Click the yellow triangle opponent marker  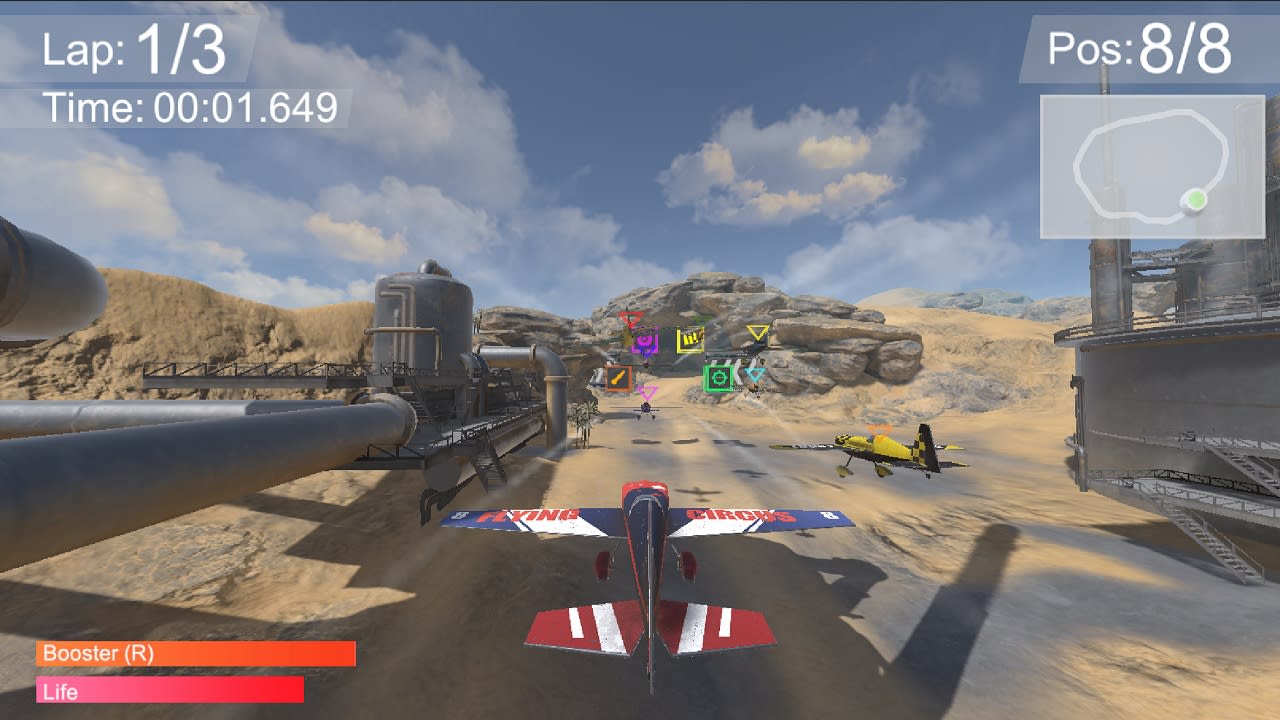tap(758, 332)
